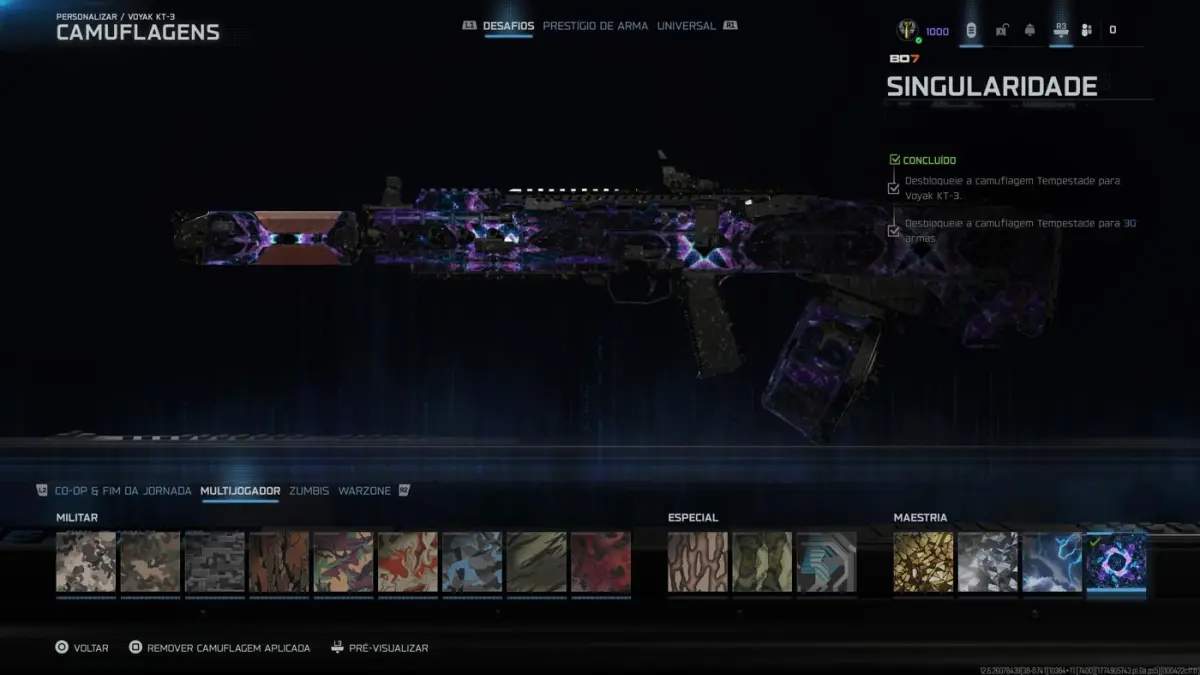This screenshot has height=675, width=1200.
Task: Choose the Multijogador camo category
Action: click(x=240, y=491)
